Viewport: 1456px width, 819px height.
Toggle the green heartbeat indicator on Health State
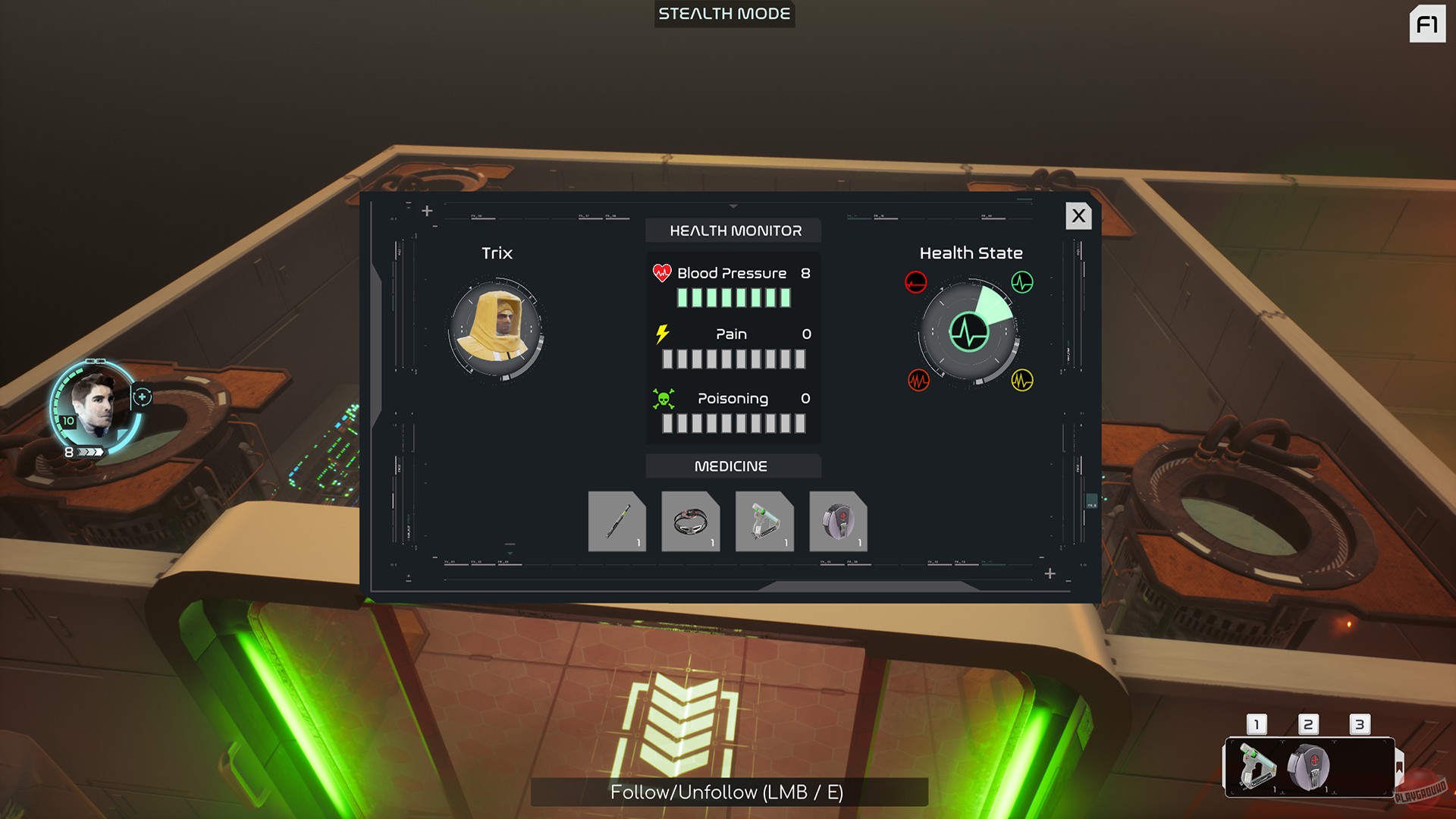click(x=1022, y=283)
